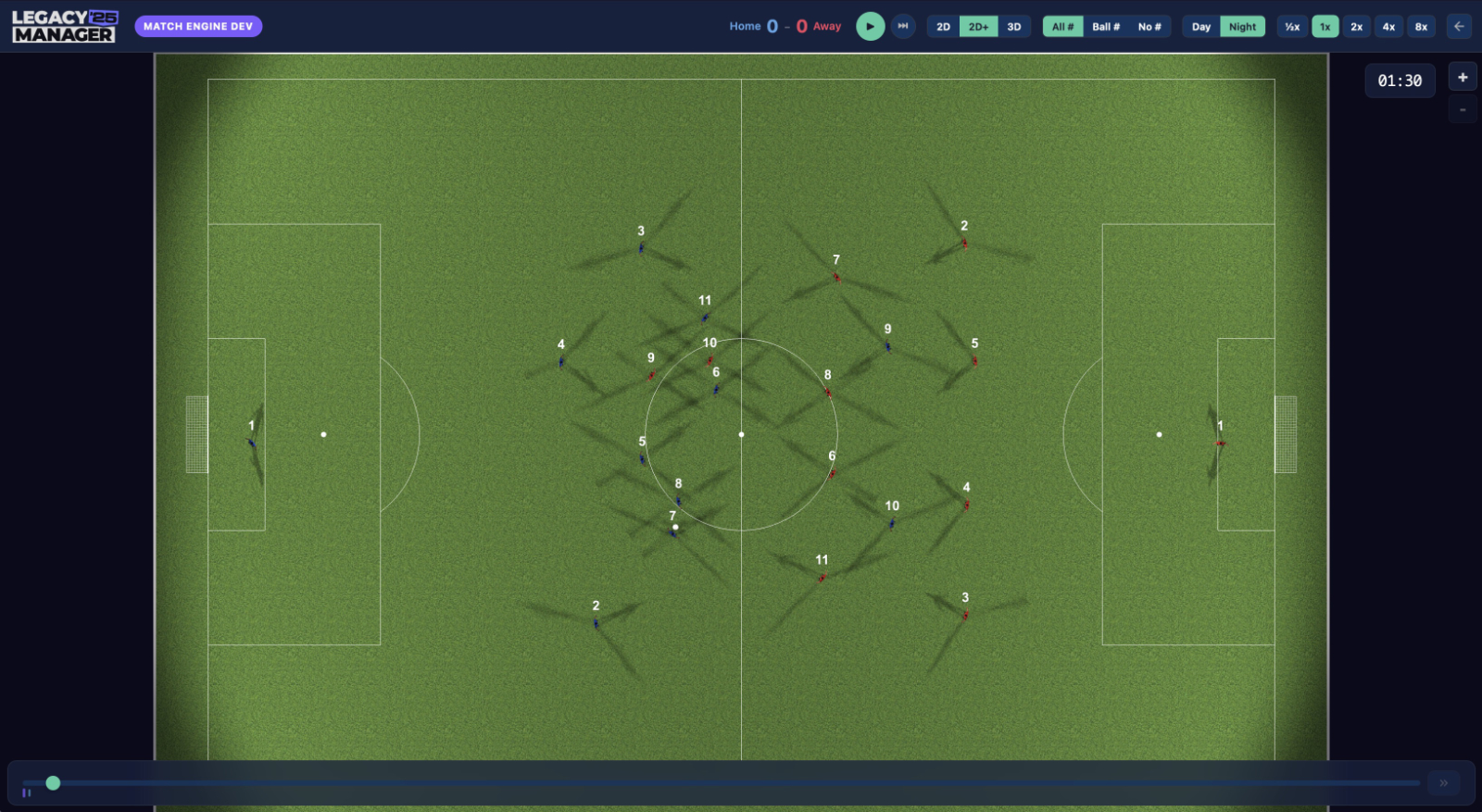
Task: Increase playback speed to 4x
Action: [1388, 27]
